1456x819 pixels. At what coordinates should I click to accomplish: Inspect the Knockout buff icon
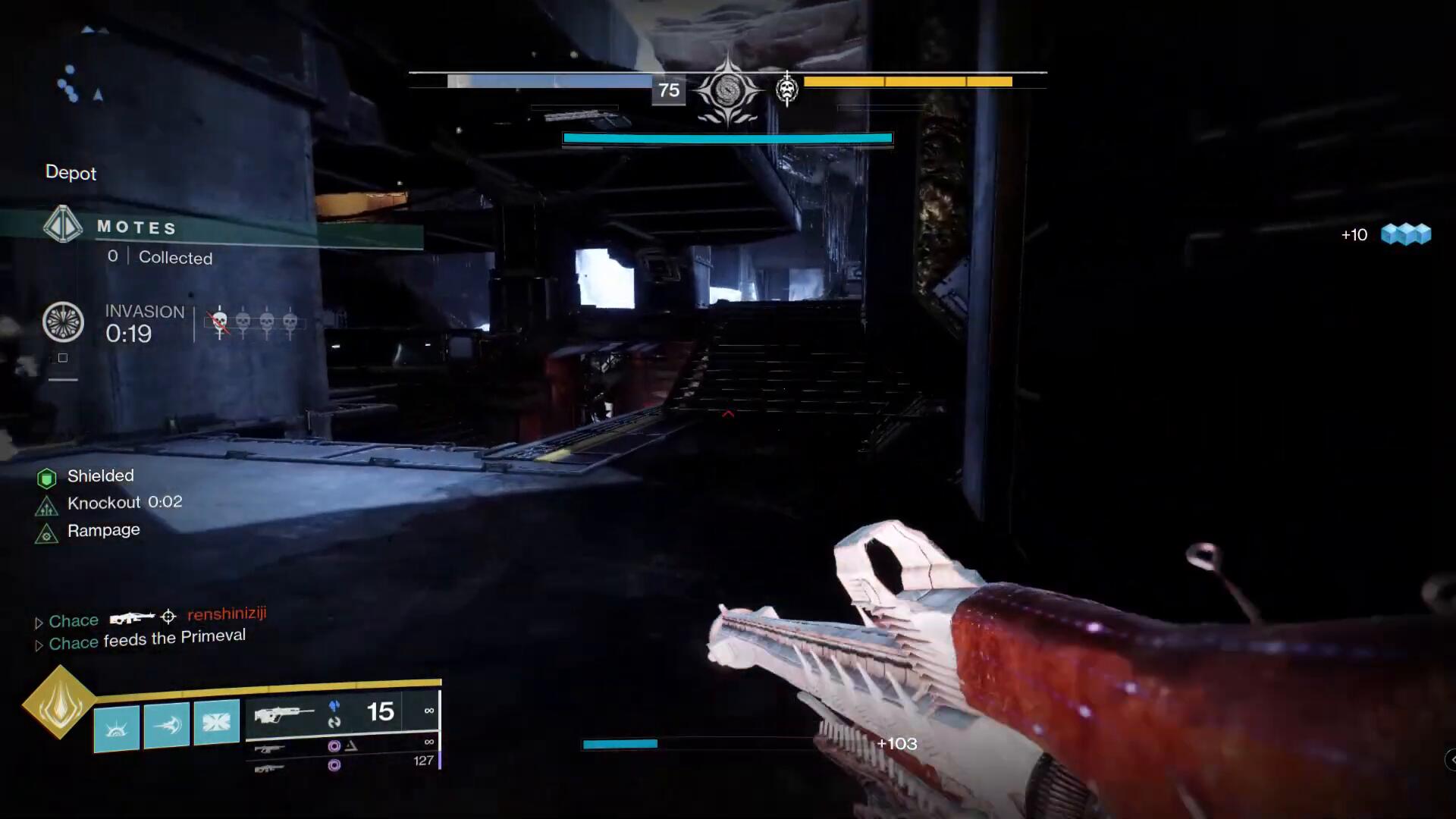(47, 506)
